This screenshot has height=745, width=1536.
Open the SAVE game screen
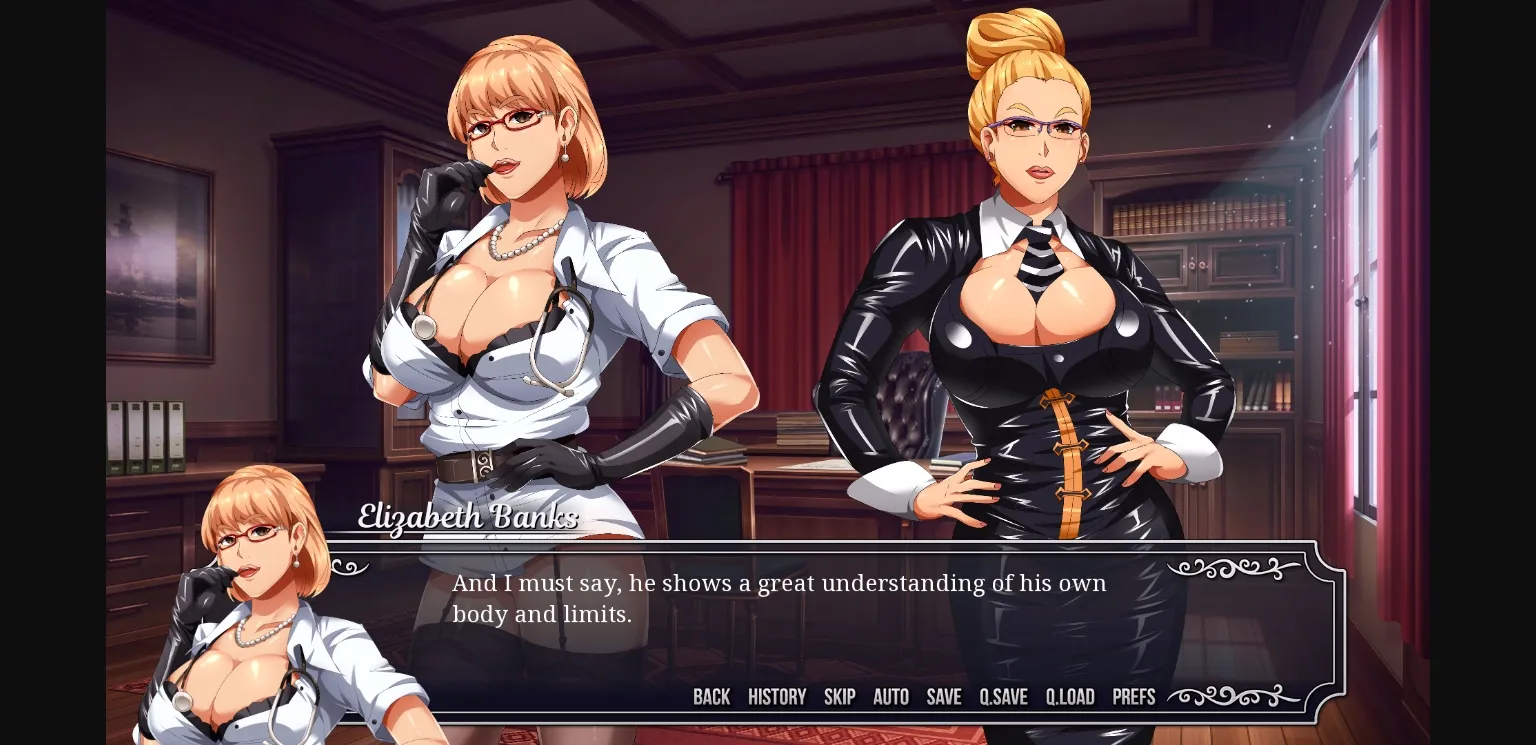(x=943, y=697)
